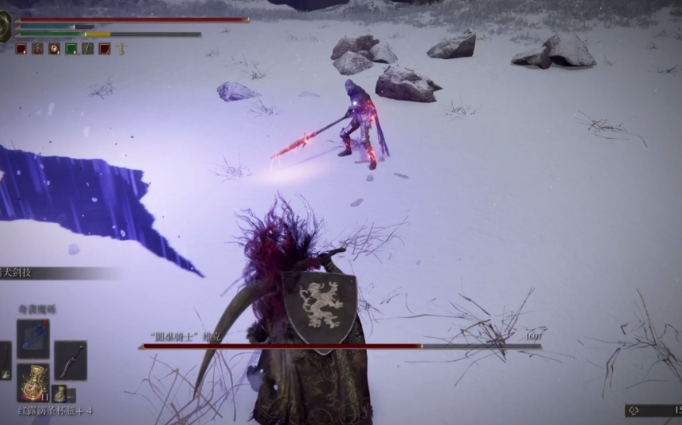This screenshot has width=682, height=425.
Task: Choose the blue sorcery spell slot
Action: tap(33, 338)
